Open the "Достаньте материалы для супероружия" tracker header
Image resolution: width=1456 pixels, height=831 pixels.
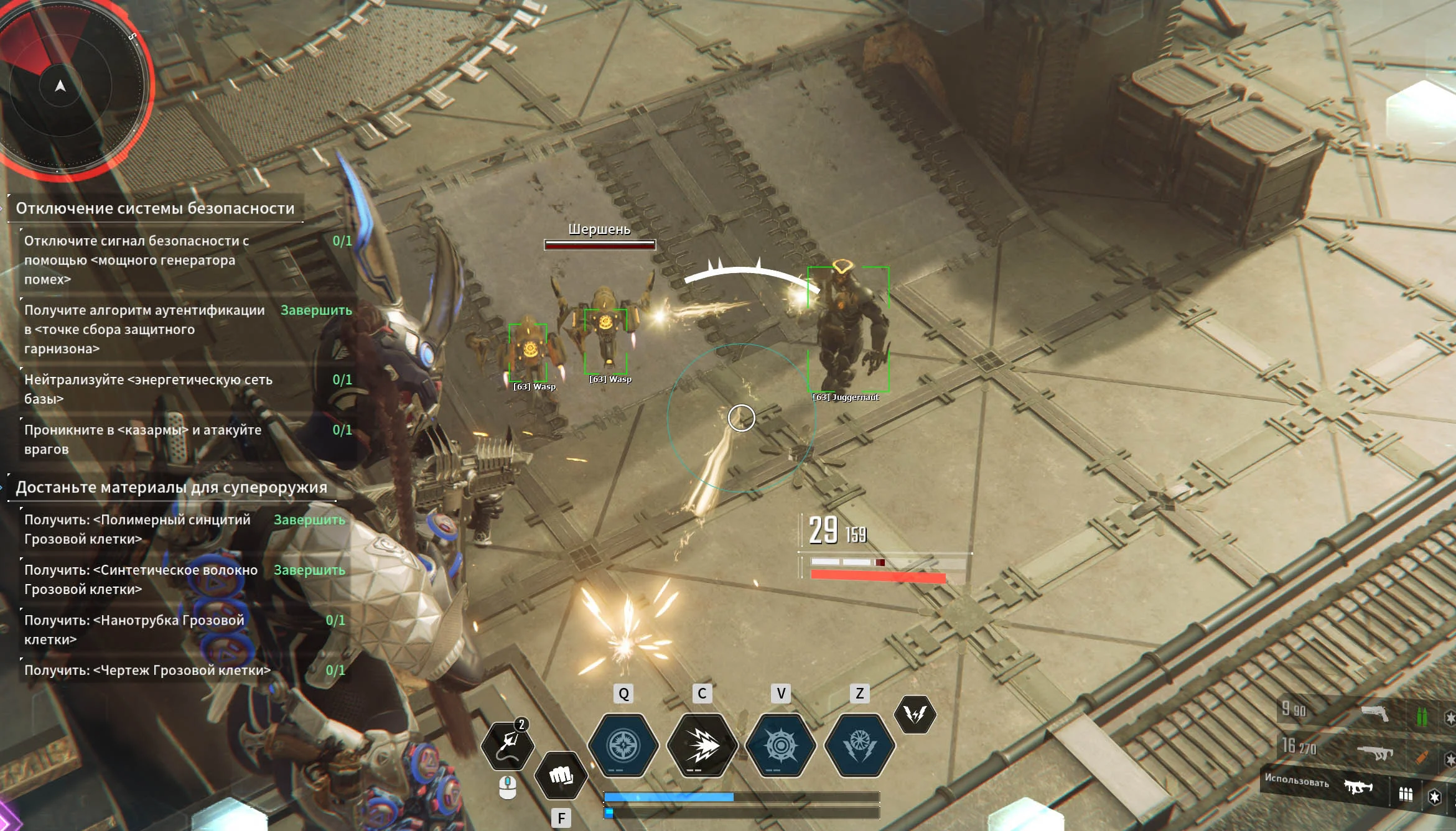(171, 487)
